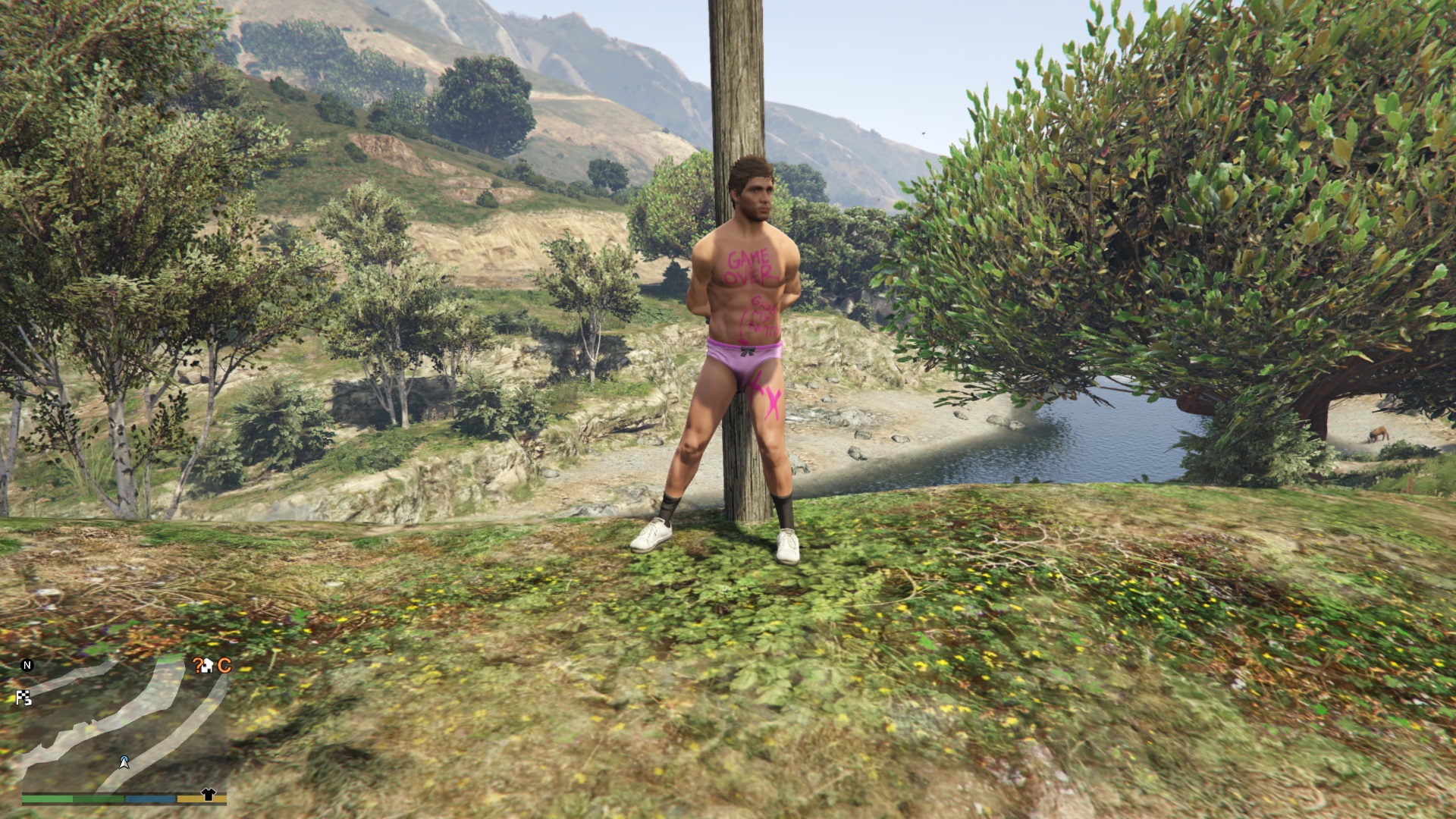1456x819 pixels.
Task: Select the checkered race flag blip
Action: click(24, 698)
